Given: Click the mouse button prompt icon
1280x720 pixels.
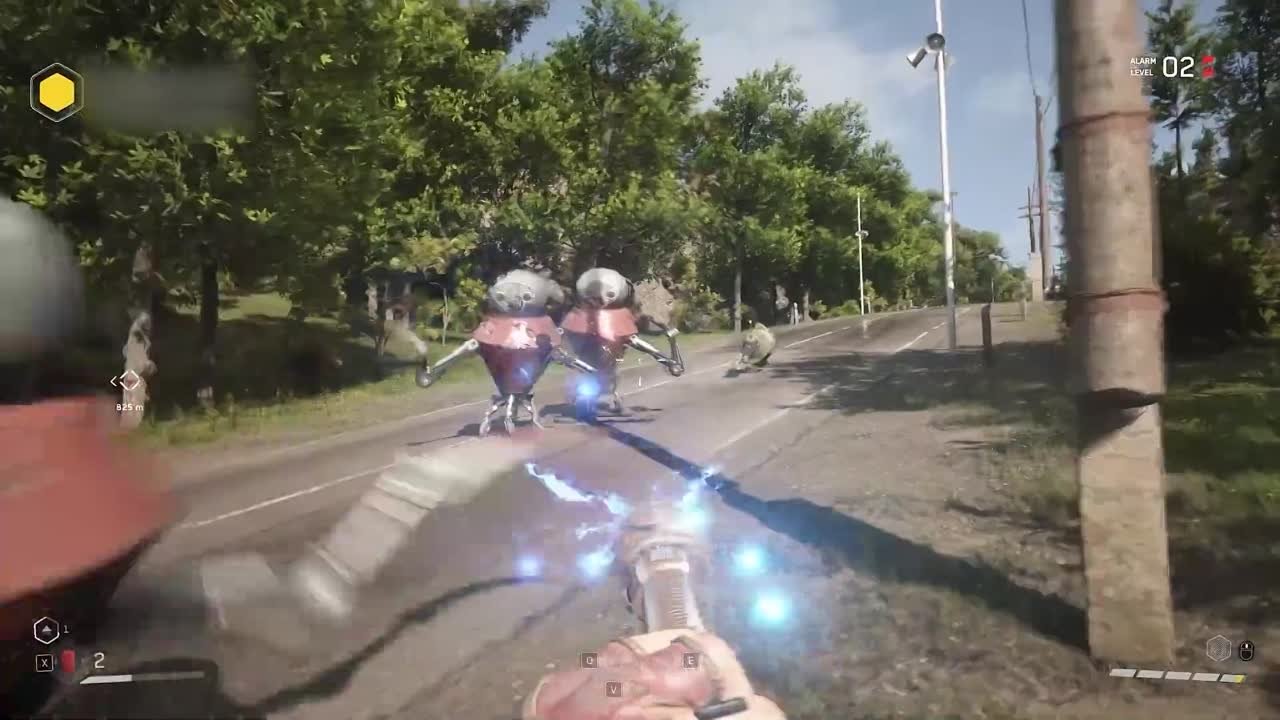Looking at the screenshot, I should 1246,650.
